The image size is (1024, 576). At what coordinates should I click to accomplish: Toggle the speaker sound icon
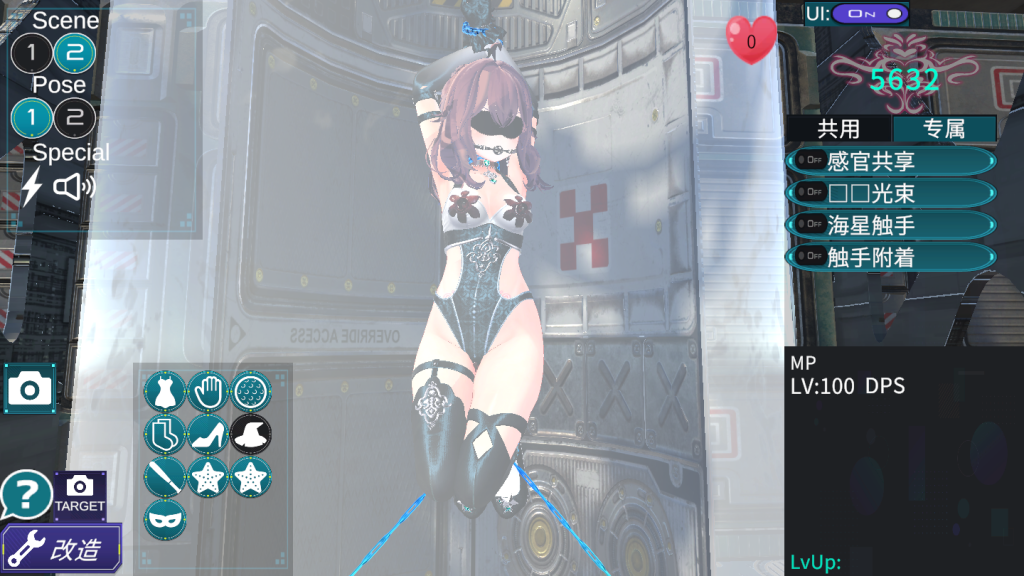(x=73, y=186)
